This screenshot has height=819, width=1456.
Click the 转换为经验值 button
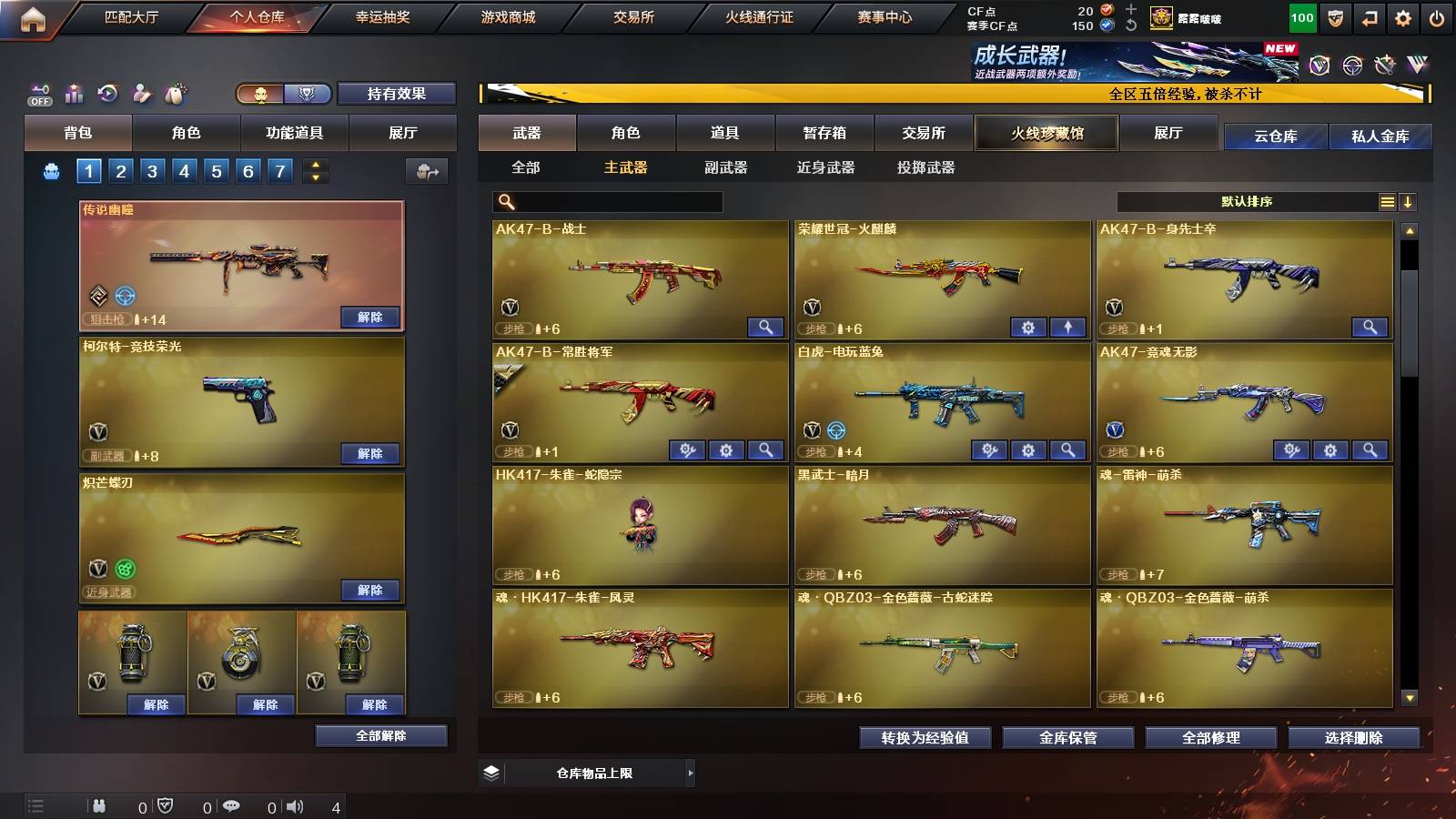point(925,738)
